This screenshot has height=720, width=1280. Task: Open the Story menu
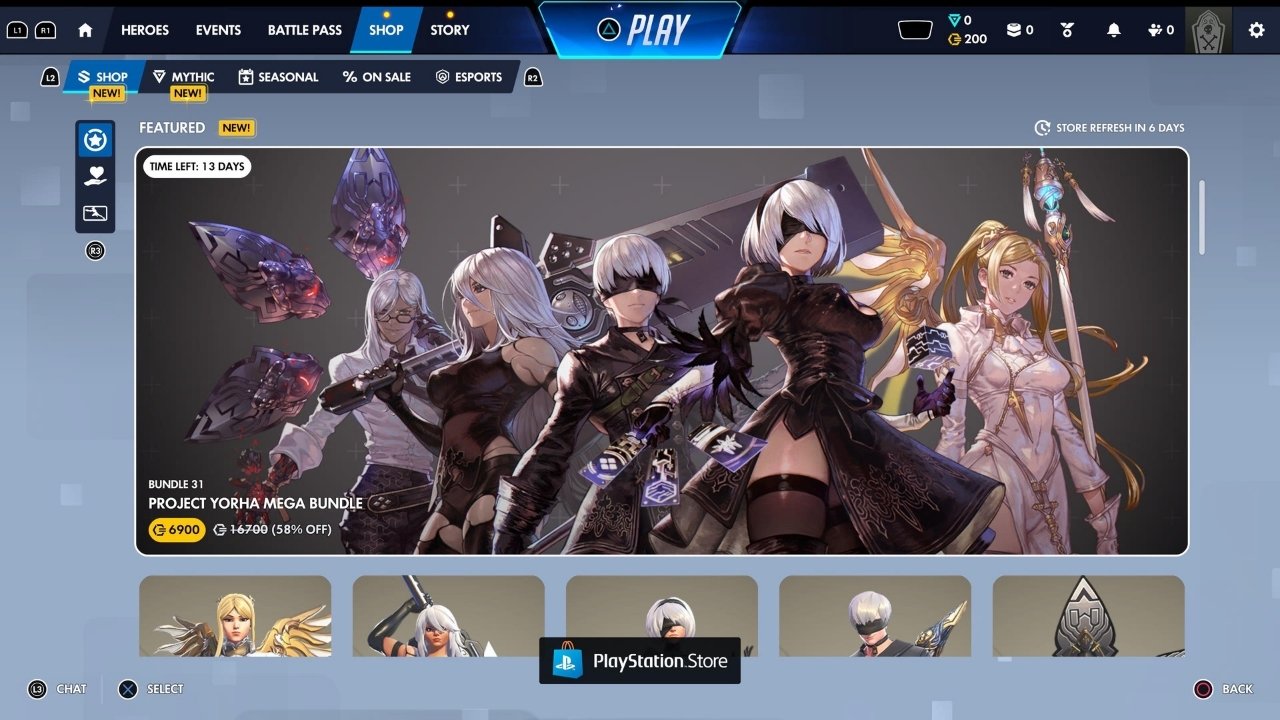tap(450, 30)
